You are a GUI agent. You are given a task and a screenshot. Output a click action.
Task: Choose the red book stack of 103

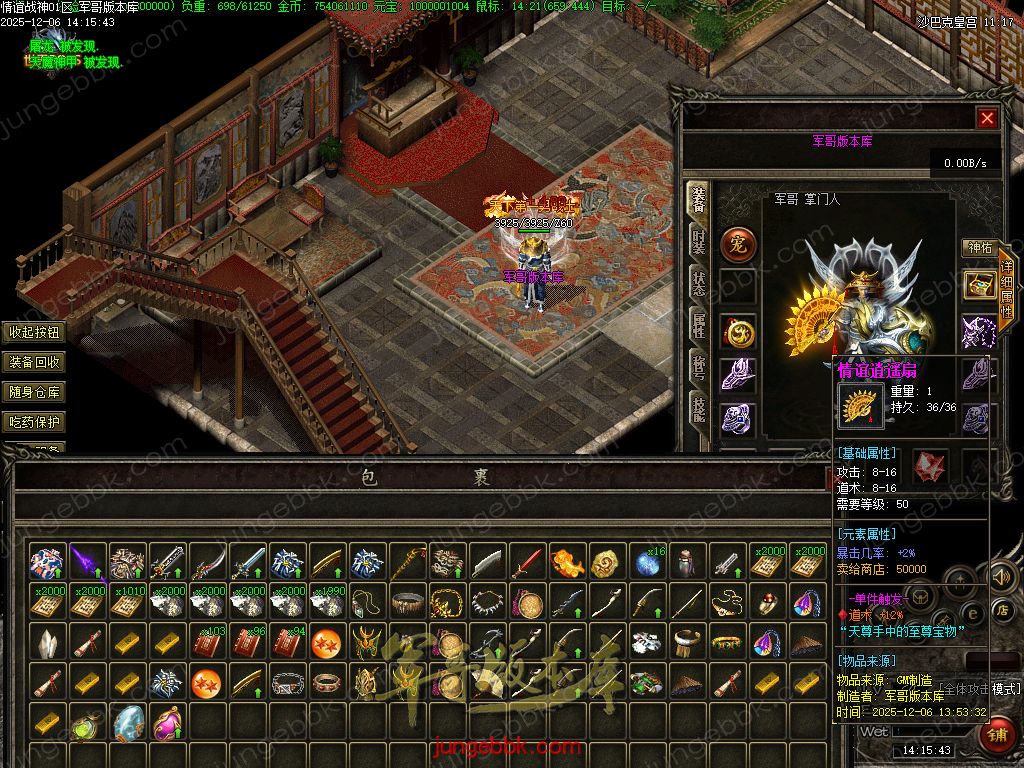tap(208, 643)
